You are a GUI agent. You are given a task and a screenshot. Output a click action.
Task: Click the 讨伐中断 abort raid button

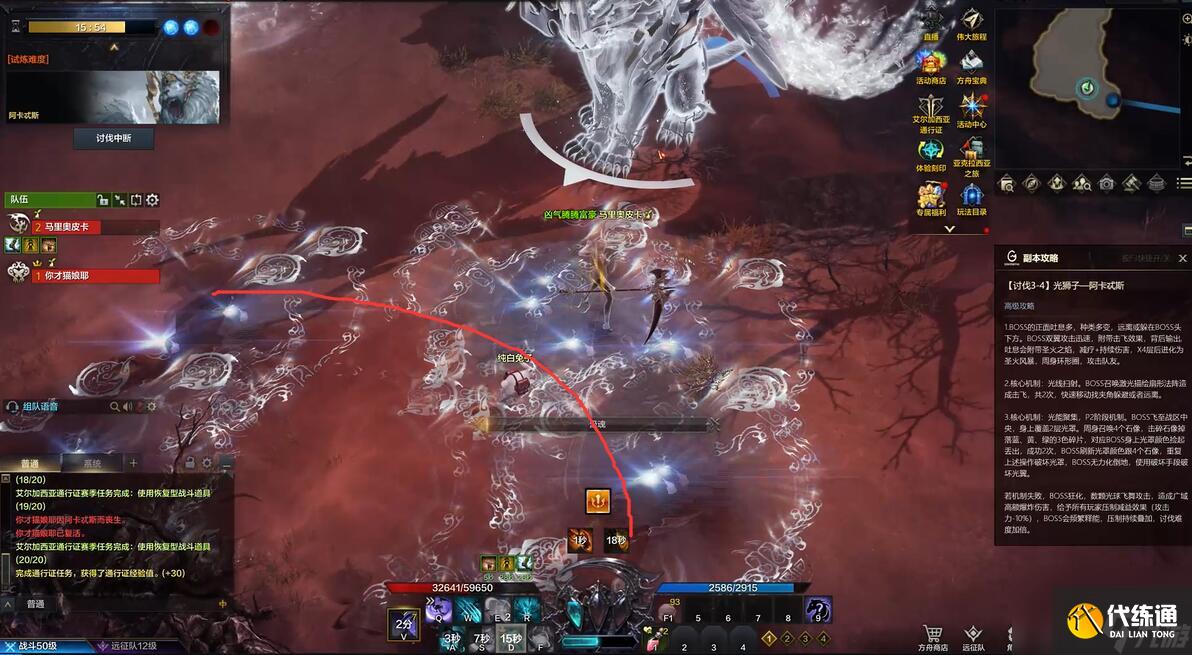tap(113, 138)
